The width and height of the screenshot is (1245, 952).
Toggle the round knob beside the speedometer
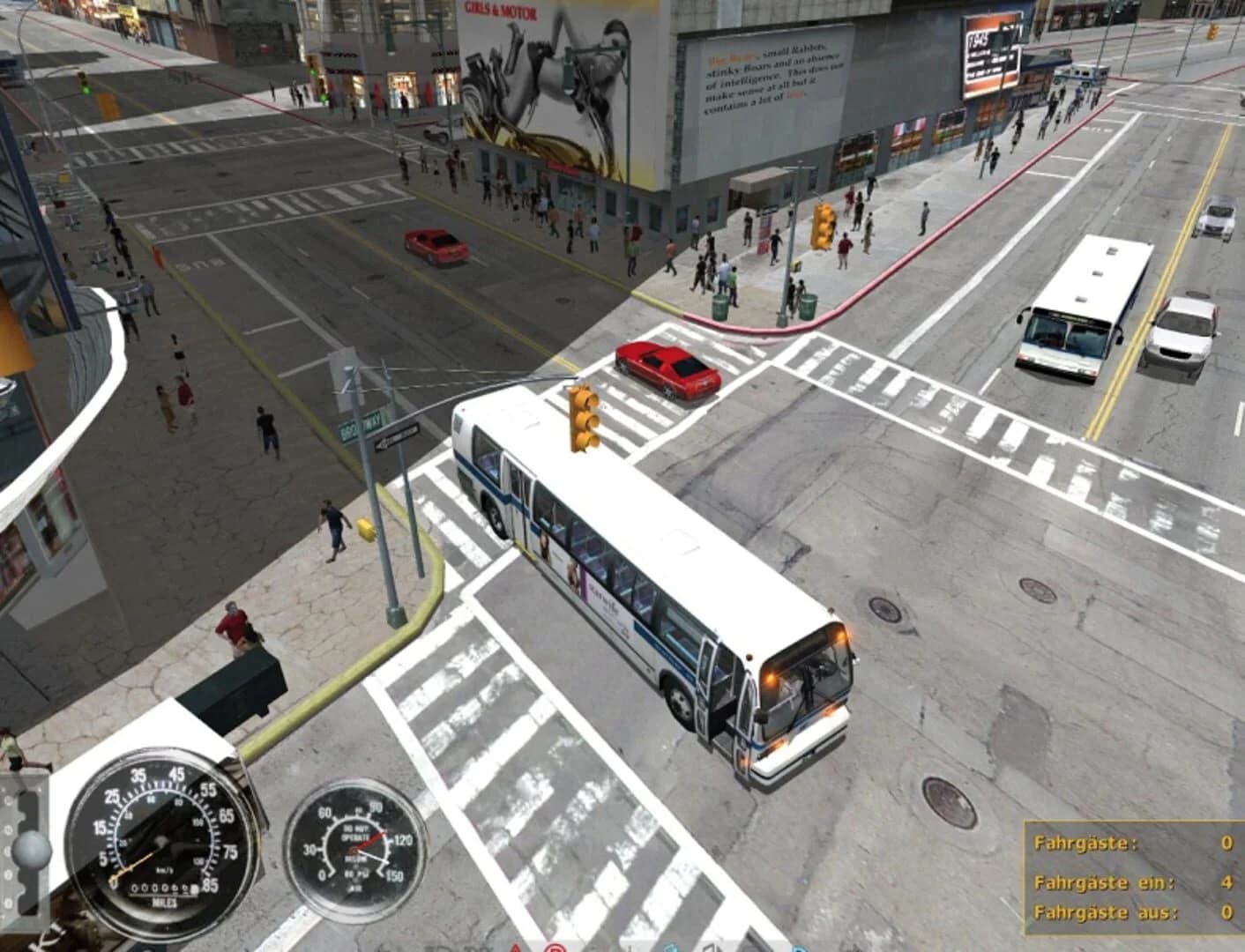pos(32,848)
